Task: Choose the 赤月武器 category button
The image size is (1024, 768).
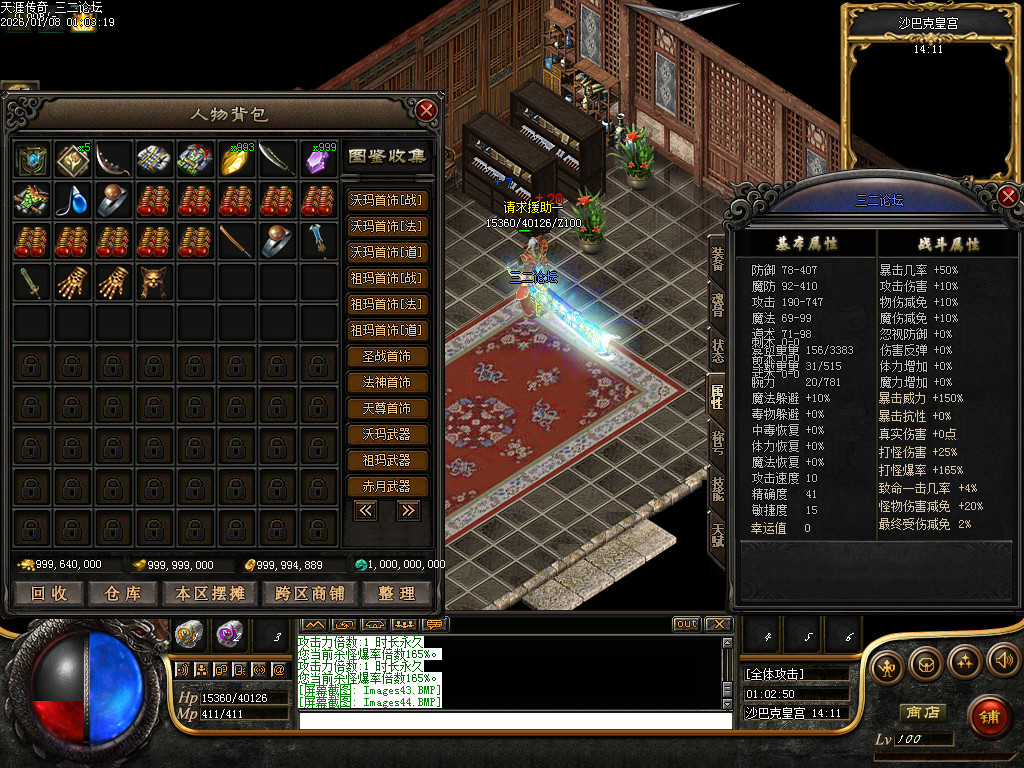Action: [386, 486]
